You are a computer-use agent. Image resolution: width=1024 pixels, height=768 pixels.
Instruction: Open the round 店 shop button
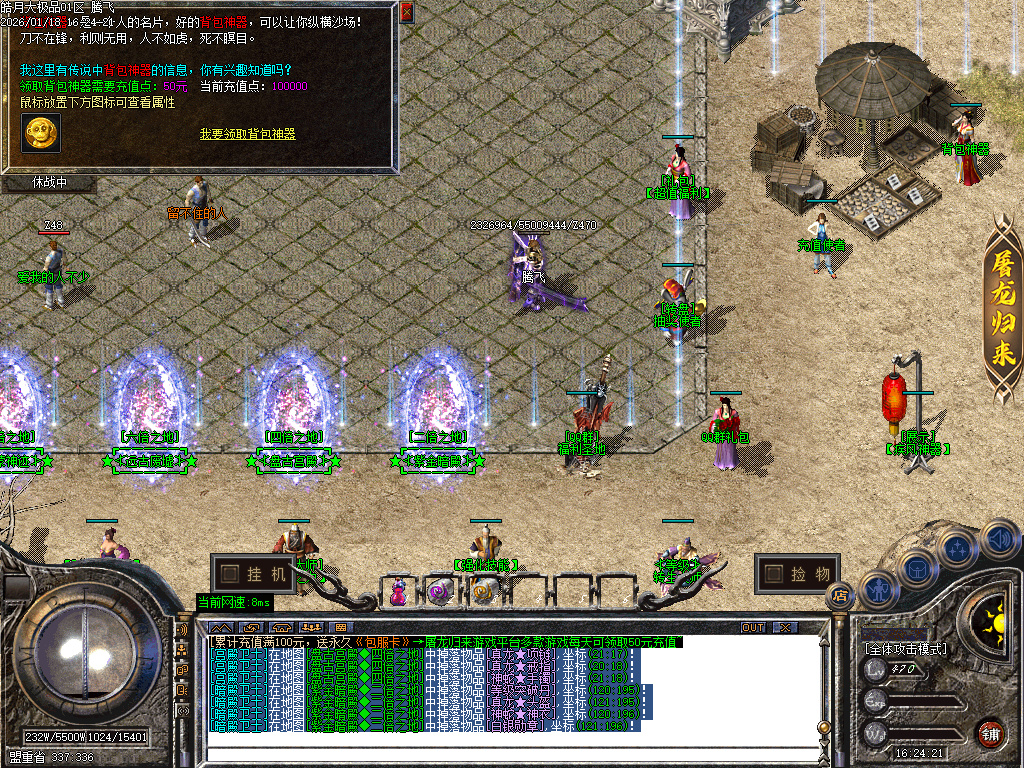(x=839, y=595)
